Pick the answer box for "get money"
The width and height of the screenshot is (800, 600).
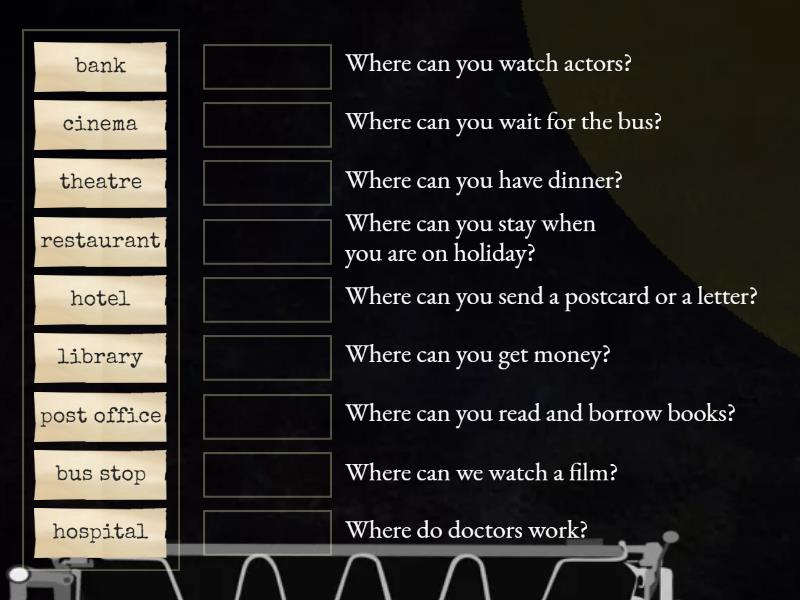pos(267,357)
